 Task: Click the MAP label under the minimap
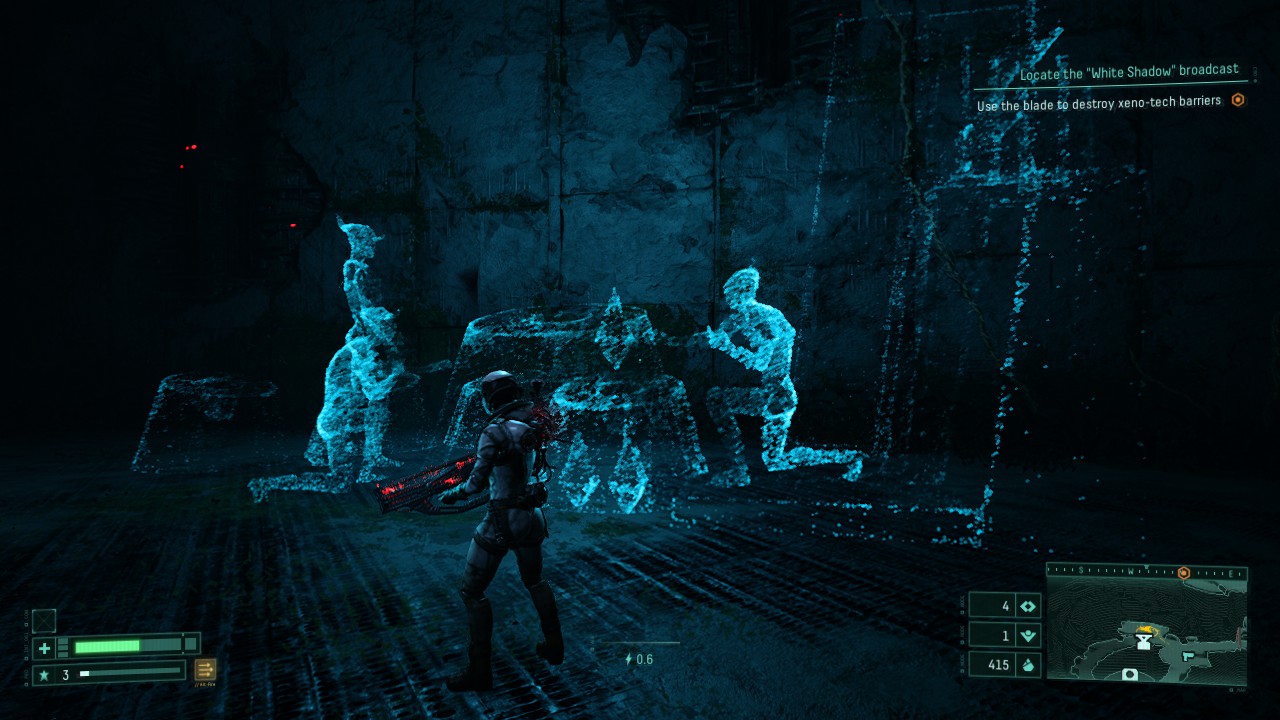[1237, 690]
